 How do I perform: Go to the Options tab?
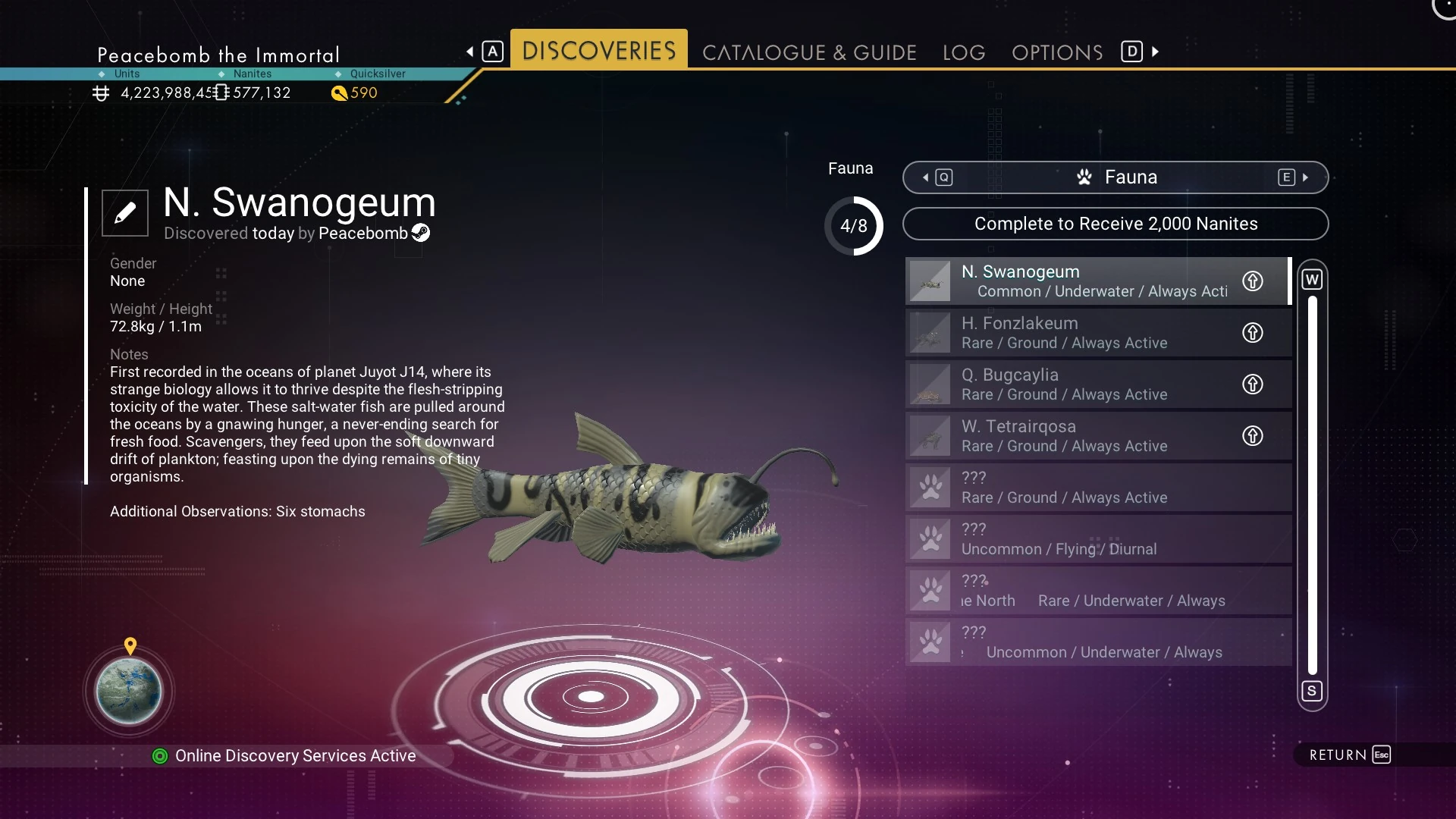1057,52
